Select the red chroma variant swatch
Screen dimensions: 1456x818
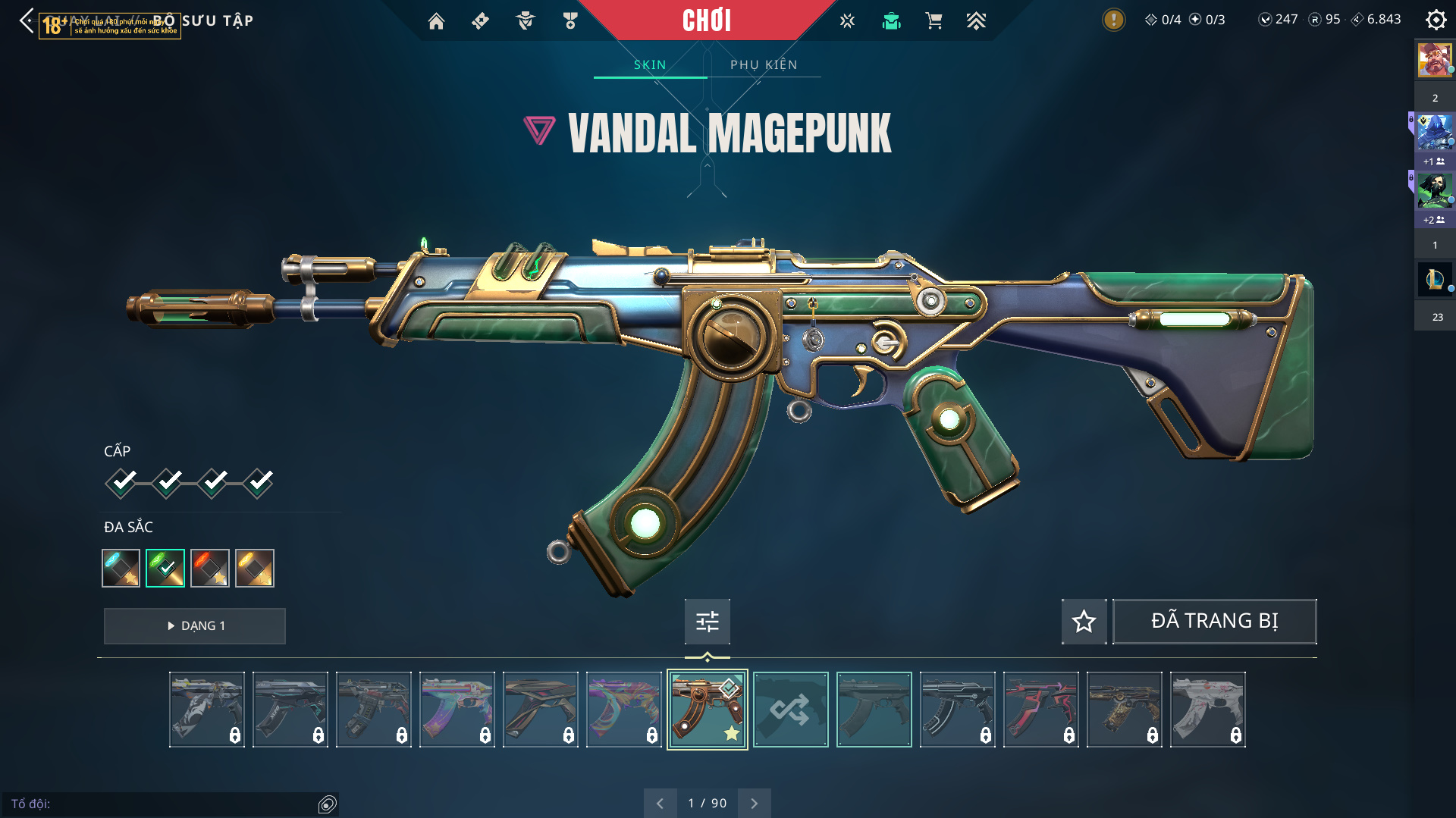click(x=210, y=568)
